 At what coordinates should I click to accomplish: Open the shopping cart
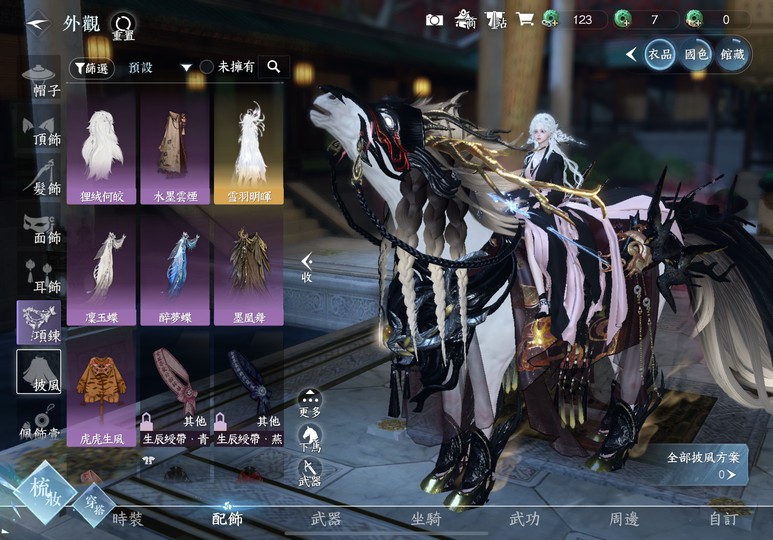click(524, 20)
